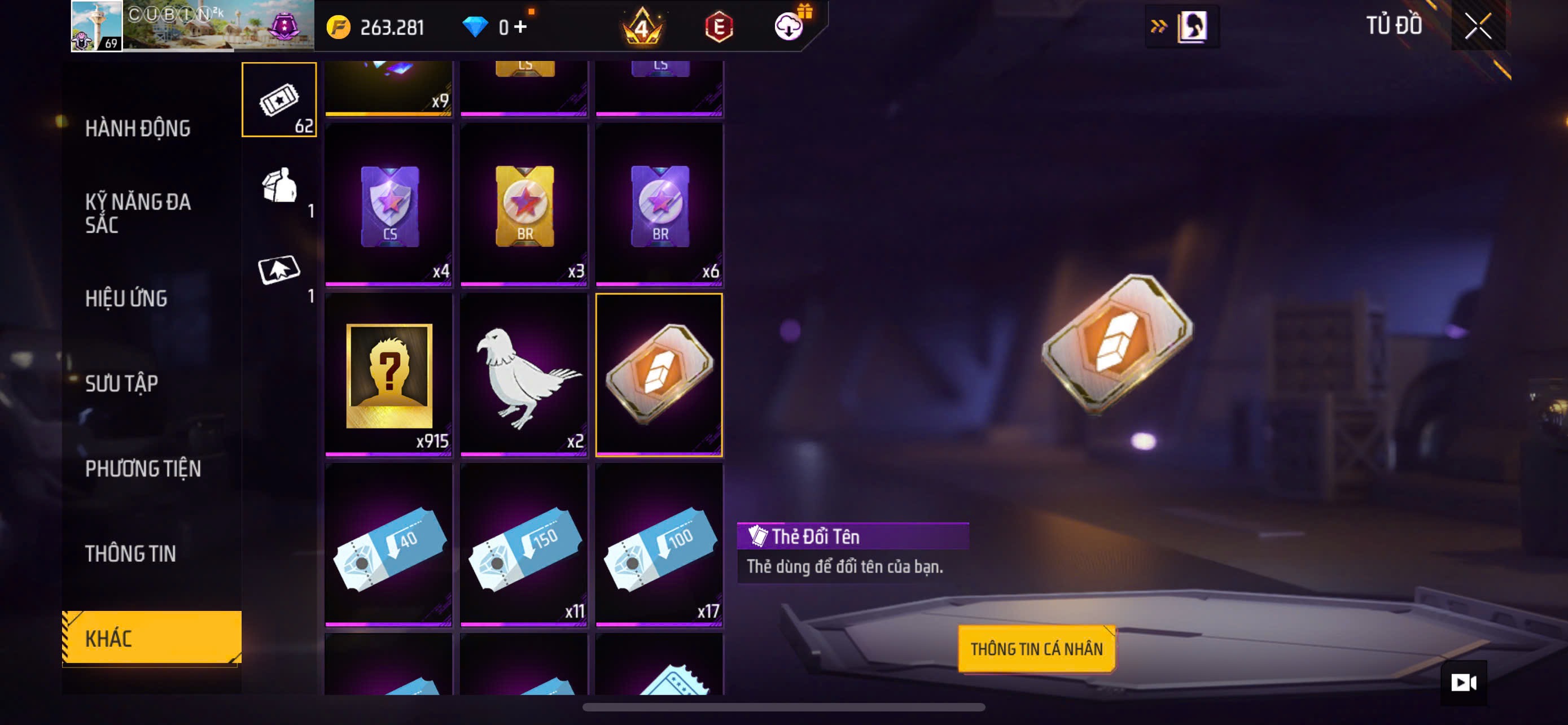Add diamonds with the plus button

point(520,27)
